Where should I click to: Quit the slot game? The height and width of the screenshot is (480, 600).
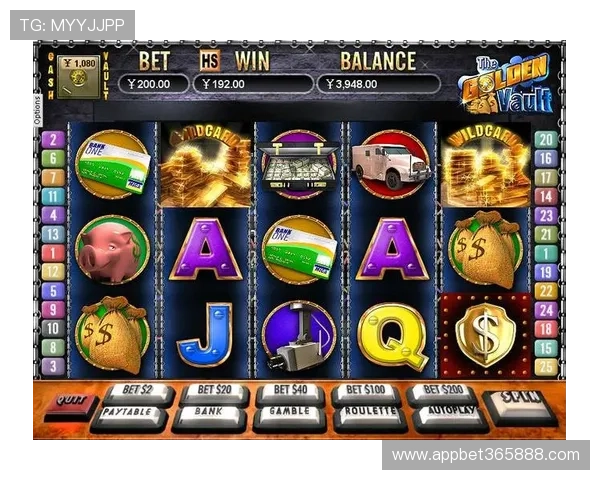[68, 405]
